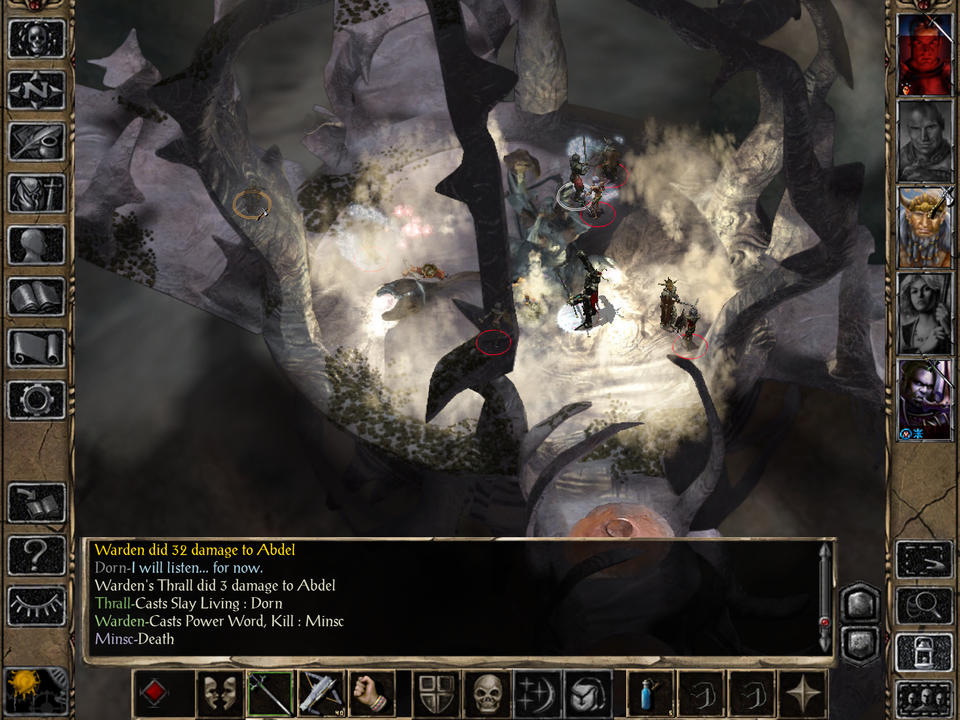Image resolution: width=960 pixels, height=720 pixels.
Task: Open the options gear button
Action: click(37, 400)
